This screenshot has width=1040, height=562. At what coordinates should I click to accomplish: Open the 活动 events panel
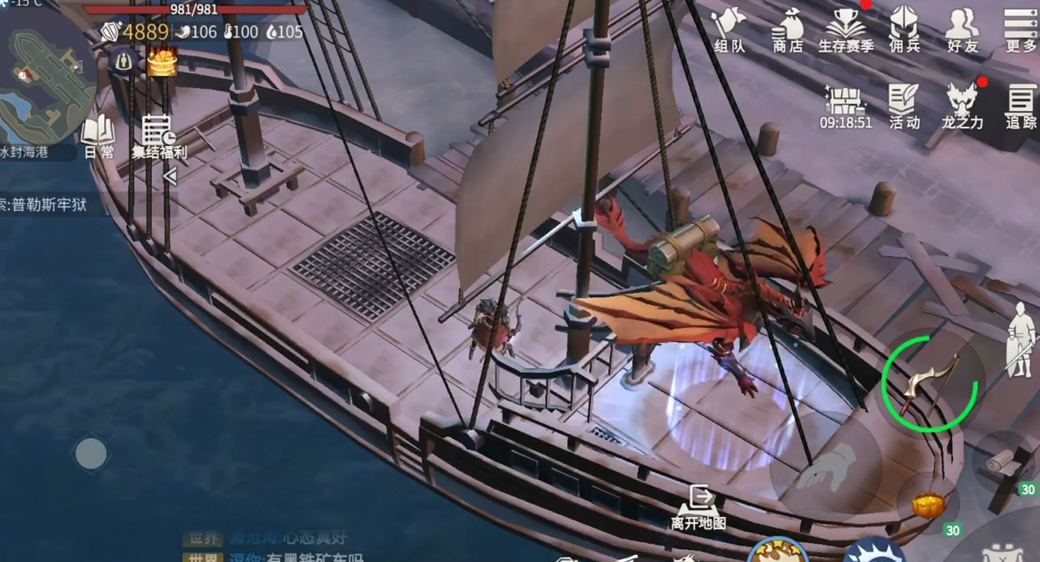click(x=904, y=106)
